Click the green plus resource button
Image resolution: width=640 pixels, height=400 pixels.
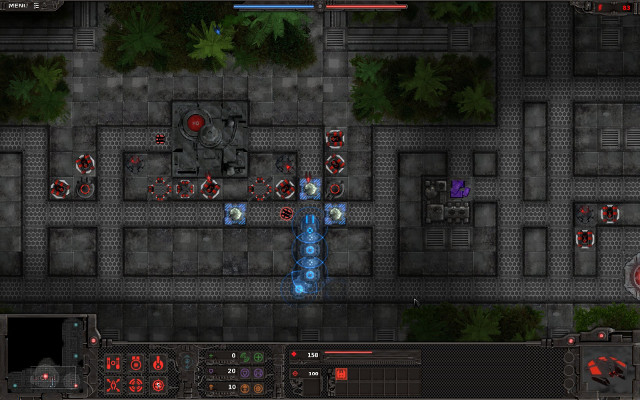click(x=259, y=355)
